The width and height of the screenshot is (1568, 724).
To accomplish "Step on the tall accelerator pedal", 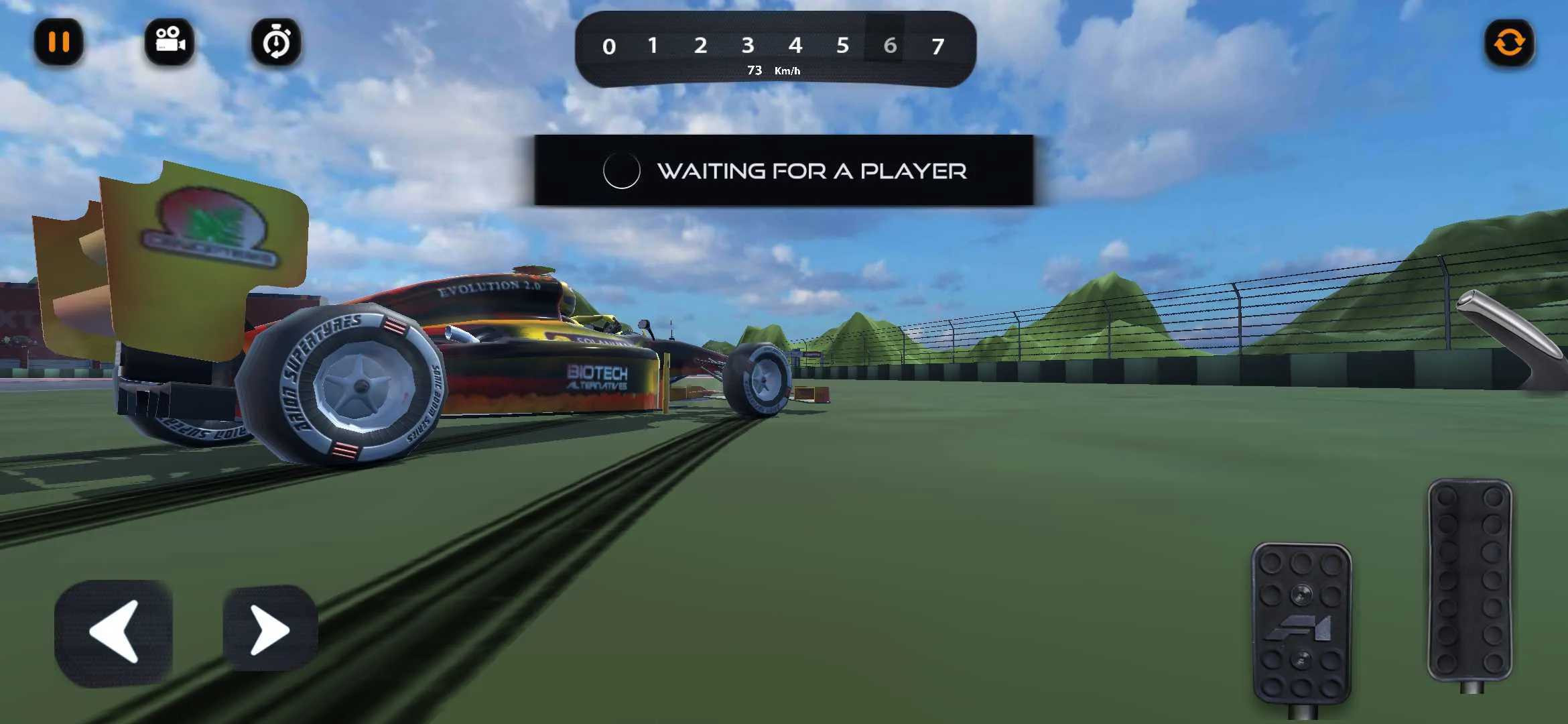I will click(1469, 579).
